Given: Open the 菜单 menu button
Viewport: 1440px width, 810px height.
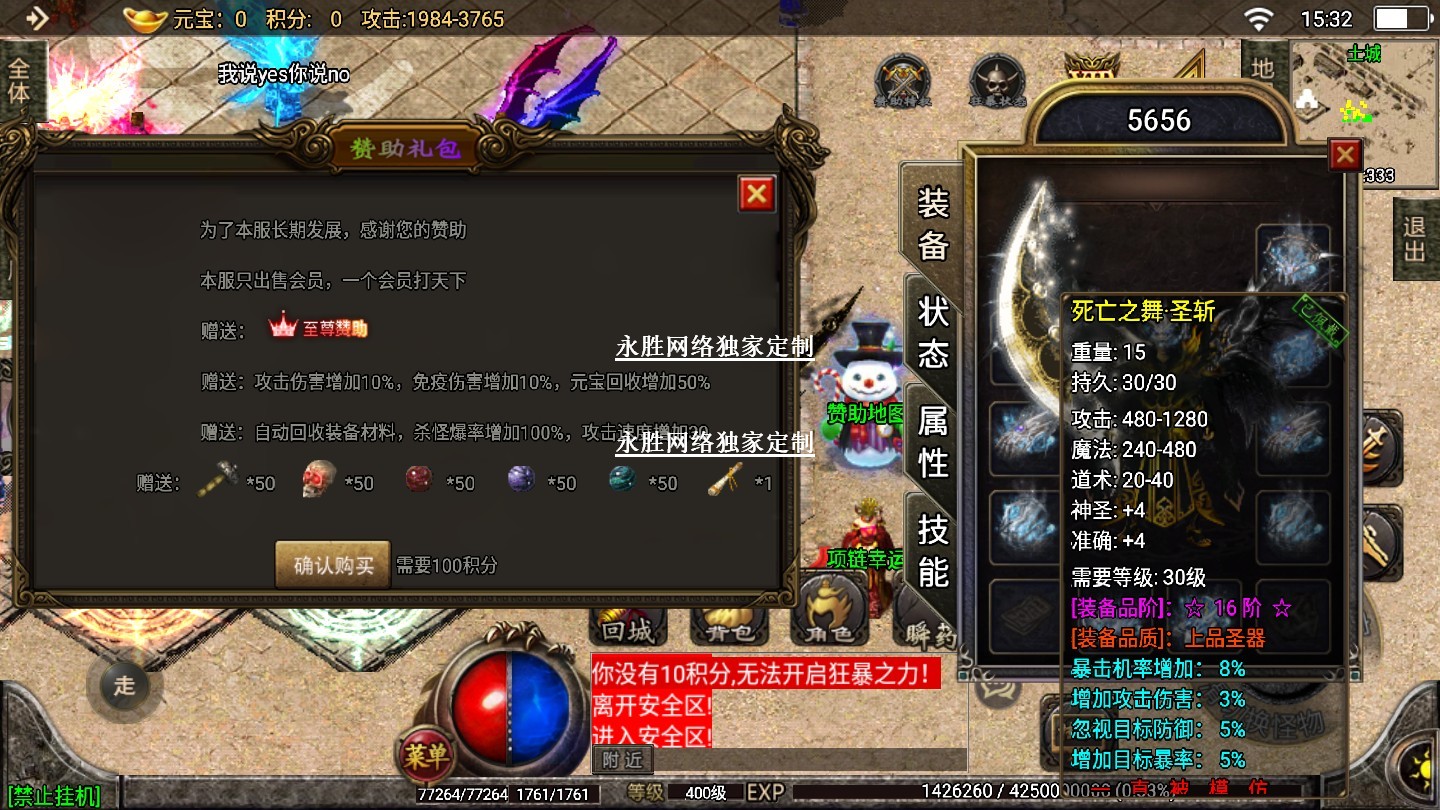Looking at the screenshot, I should (427, 757).
